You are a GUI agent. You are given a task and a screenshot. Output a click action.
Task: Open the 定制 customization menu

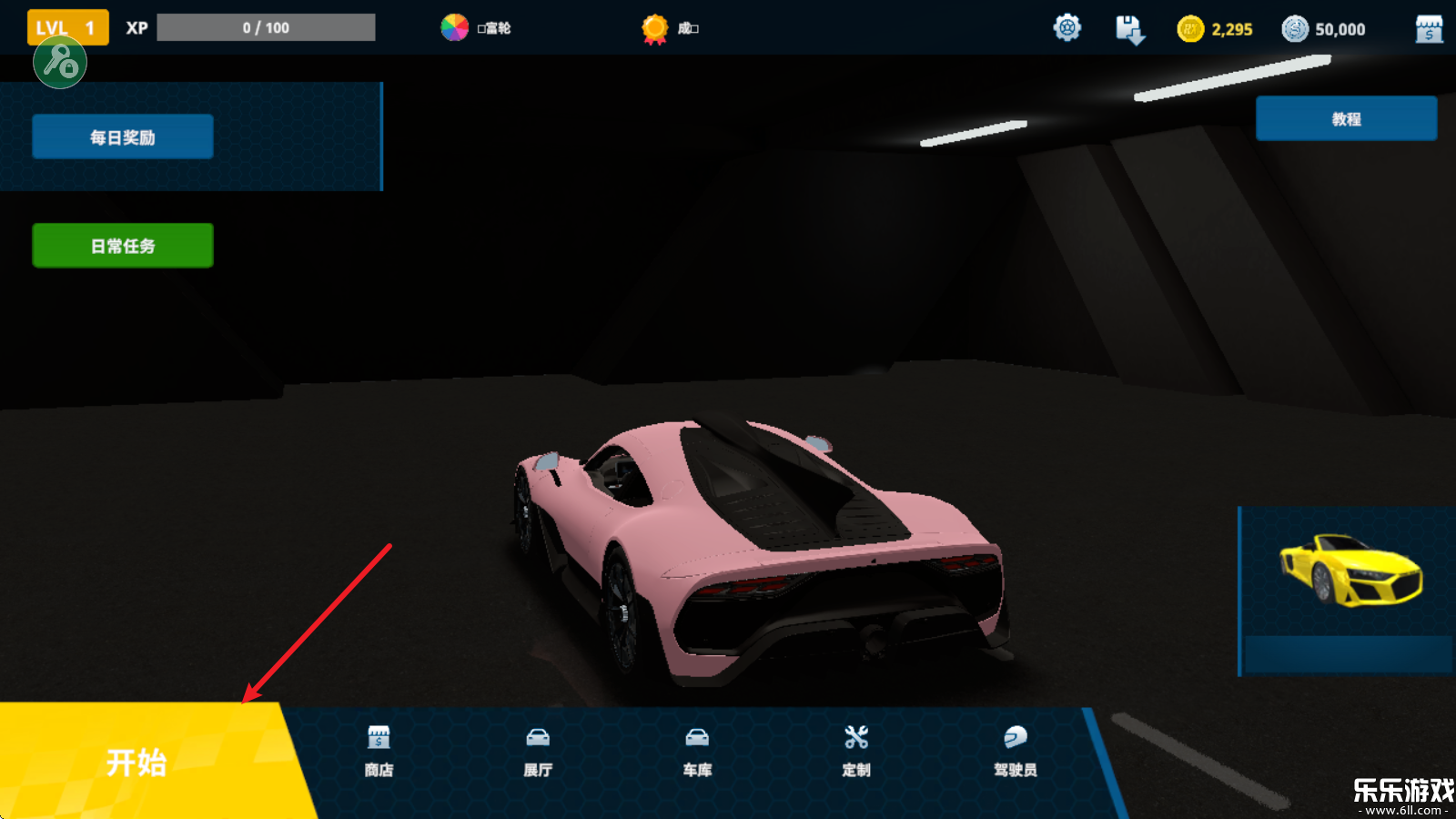[856, 752]
